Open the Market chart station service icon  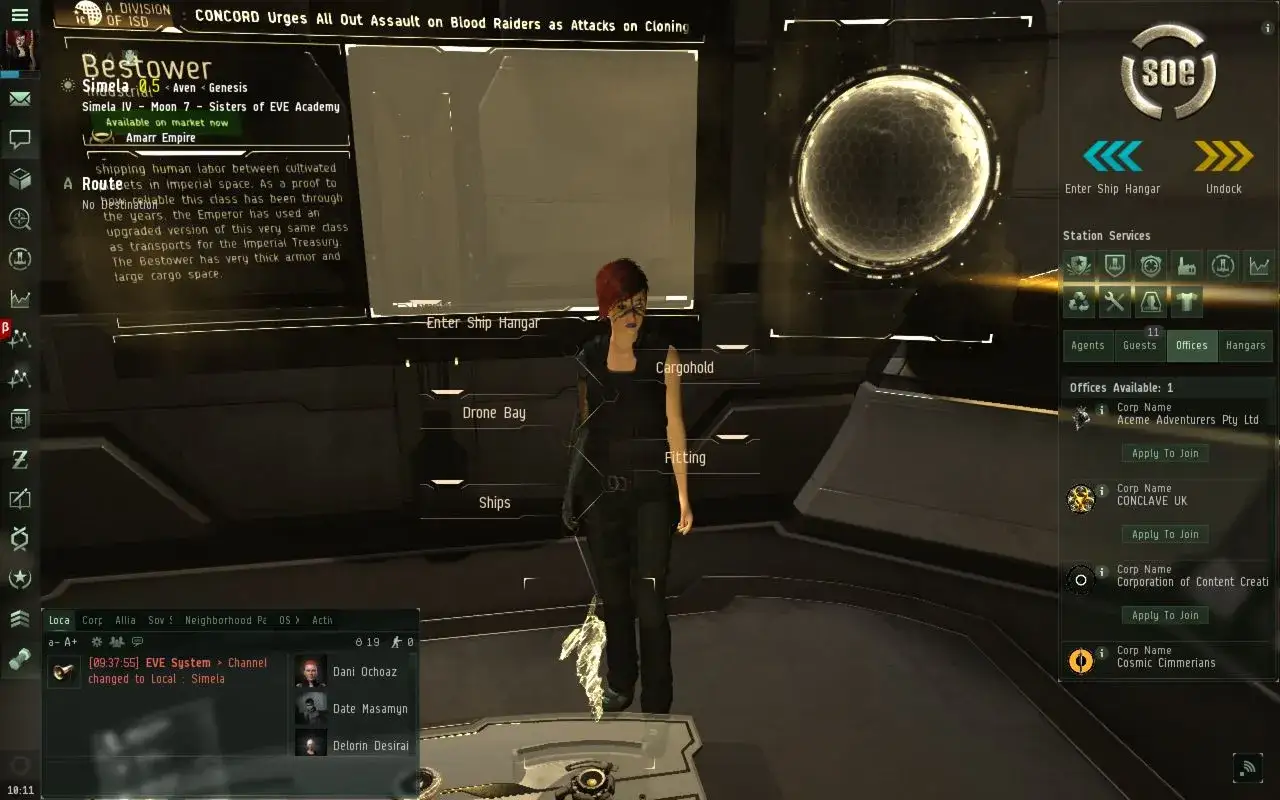point(1259,265)
